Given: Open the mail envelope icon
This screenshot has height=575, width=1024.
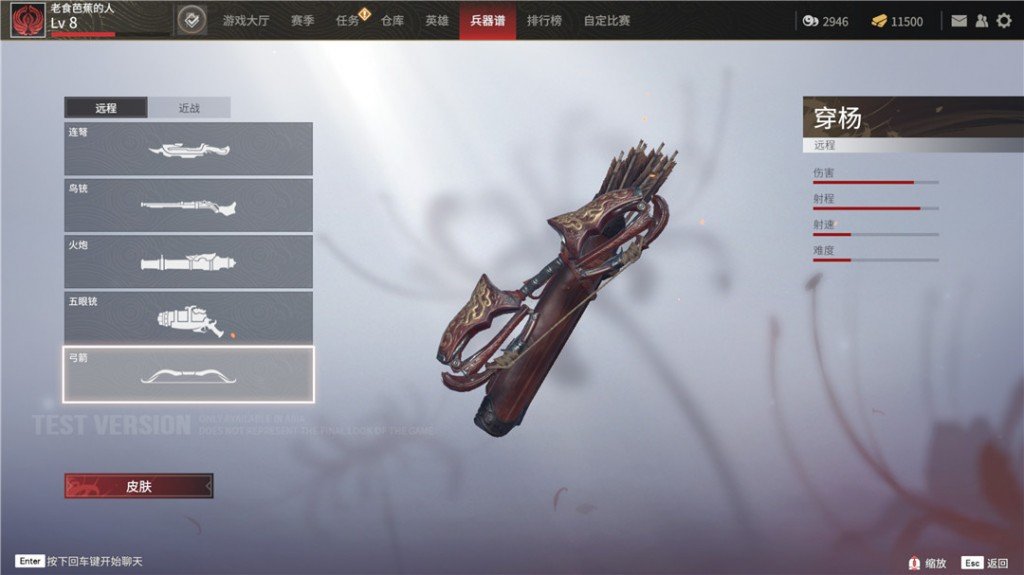Looking at the screenshot, I should coord(959,21).
